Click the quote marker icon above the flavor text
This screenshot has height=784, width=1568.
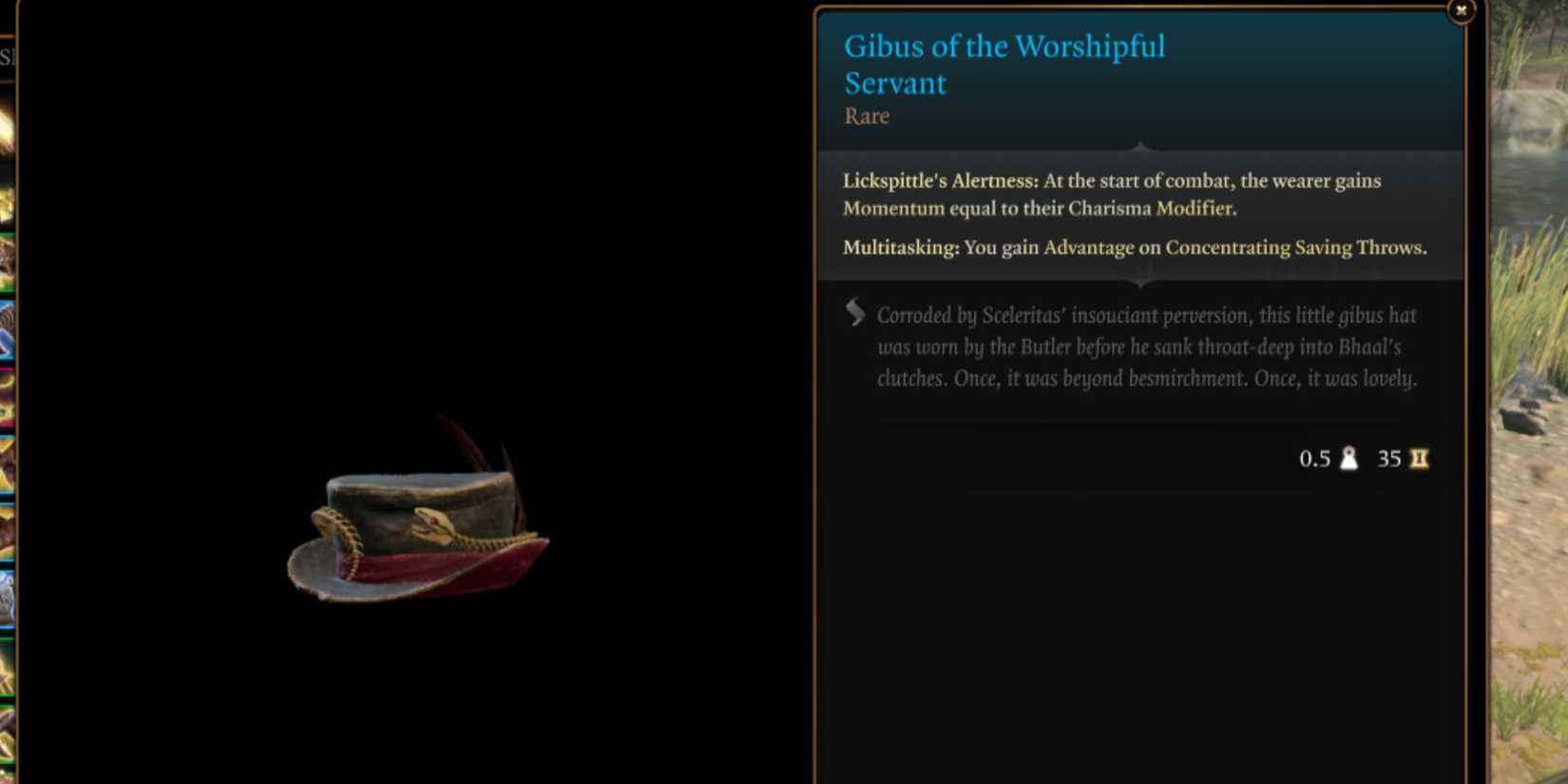852,311
